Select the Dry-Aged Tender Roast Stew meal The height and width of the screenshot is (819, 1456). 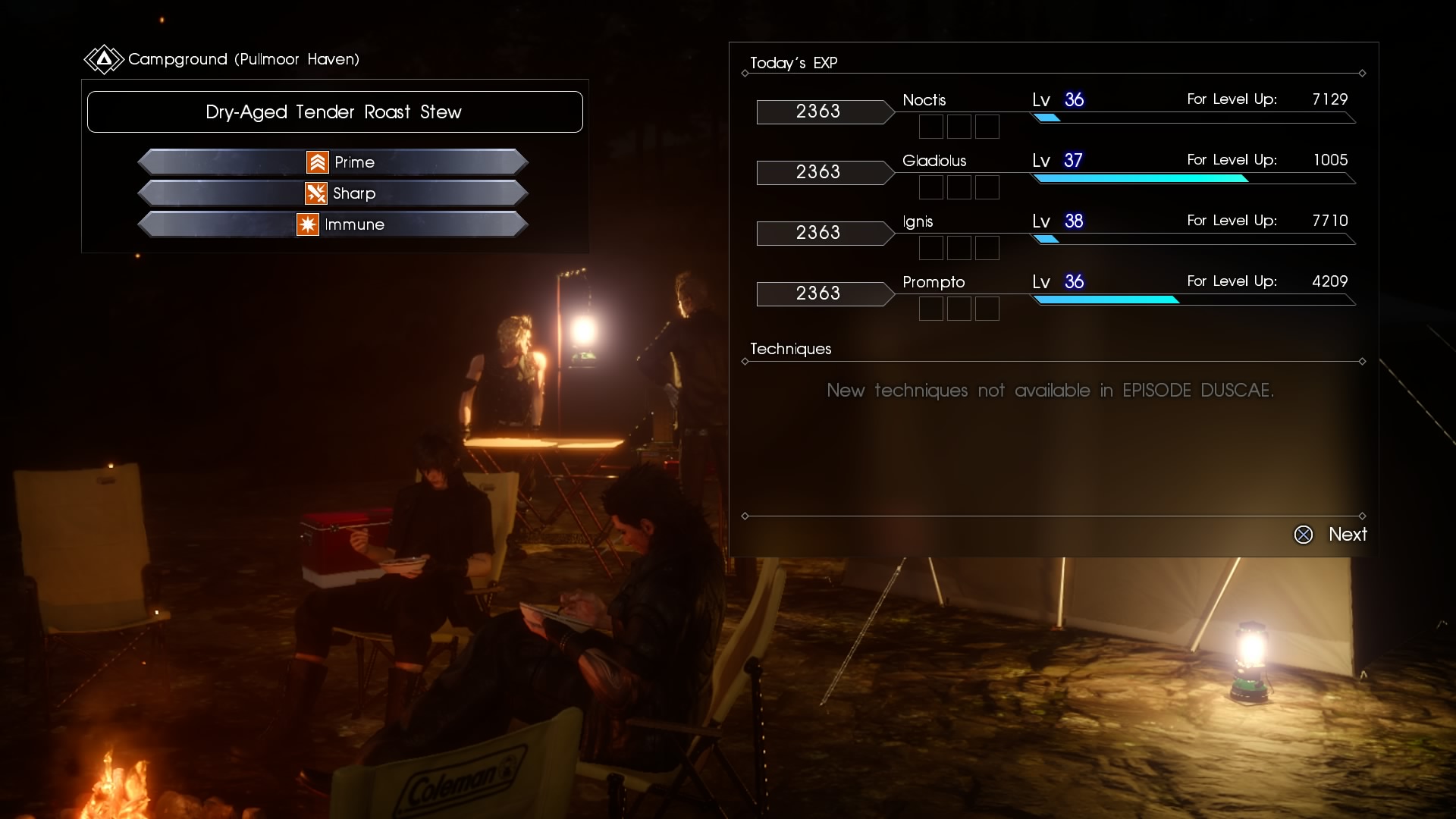coord(334,112)
